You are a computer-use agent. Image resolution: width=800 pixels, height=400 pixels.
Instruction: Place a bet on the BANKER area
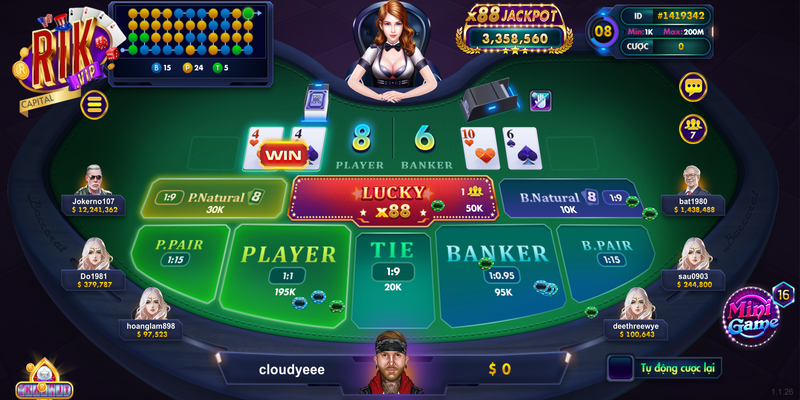coord(497,265)
